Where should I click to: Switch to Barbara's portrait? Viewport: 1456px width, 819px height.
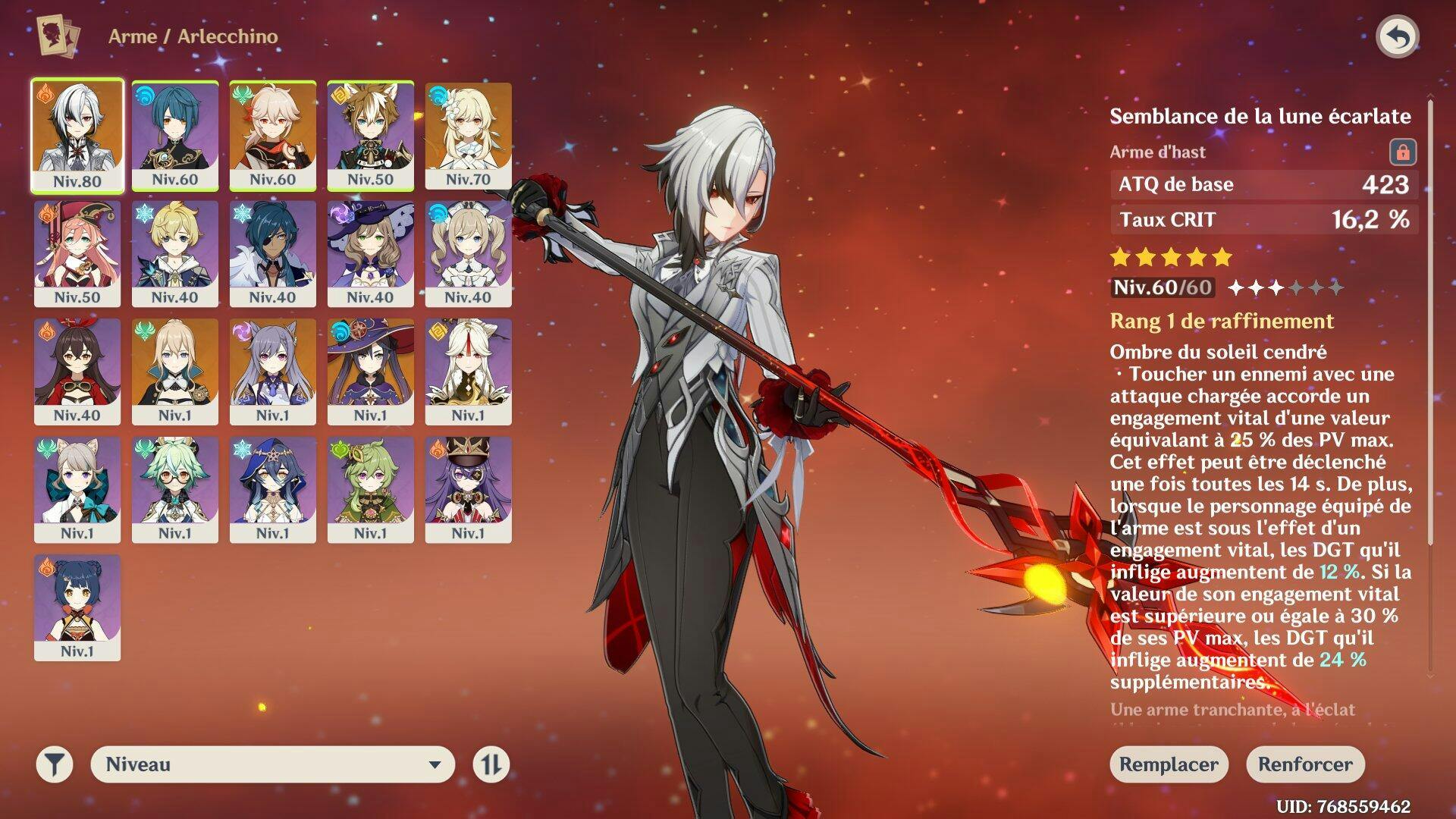[x=469, y=253]
